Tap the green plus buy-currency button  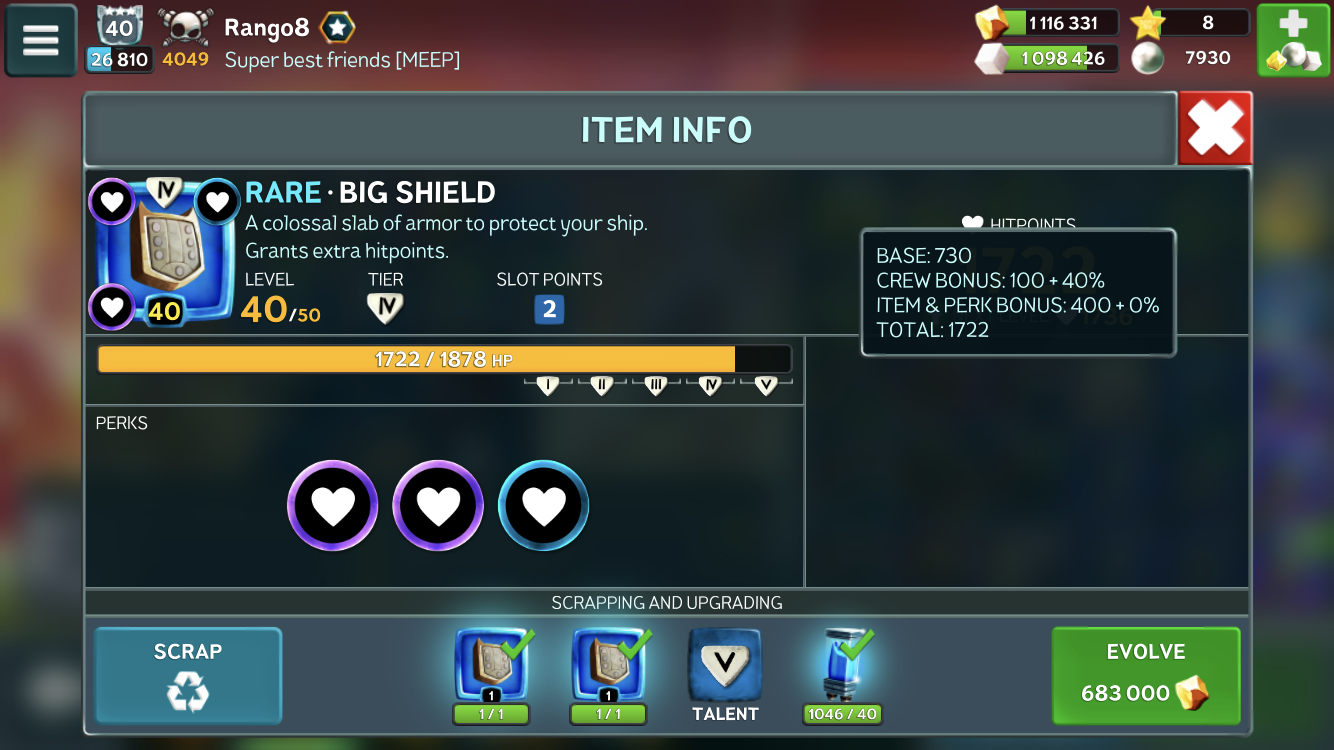coord(1293,41)
